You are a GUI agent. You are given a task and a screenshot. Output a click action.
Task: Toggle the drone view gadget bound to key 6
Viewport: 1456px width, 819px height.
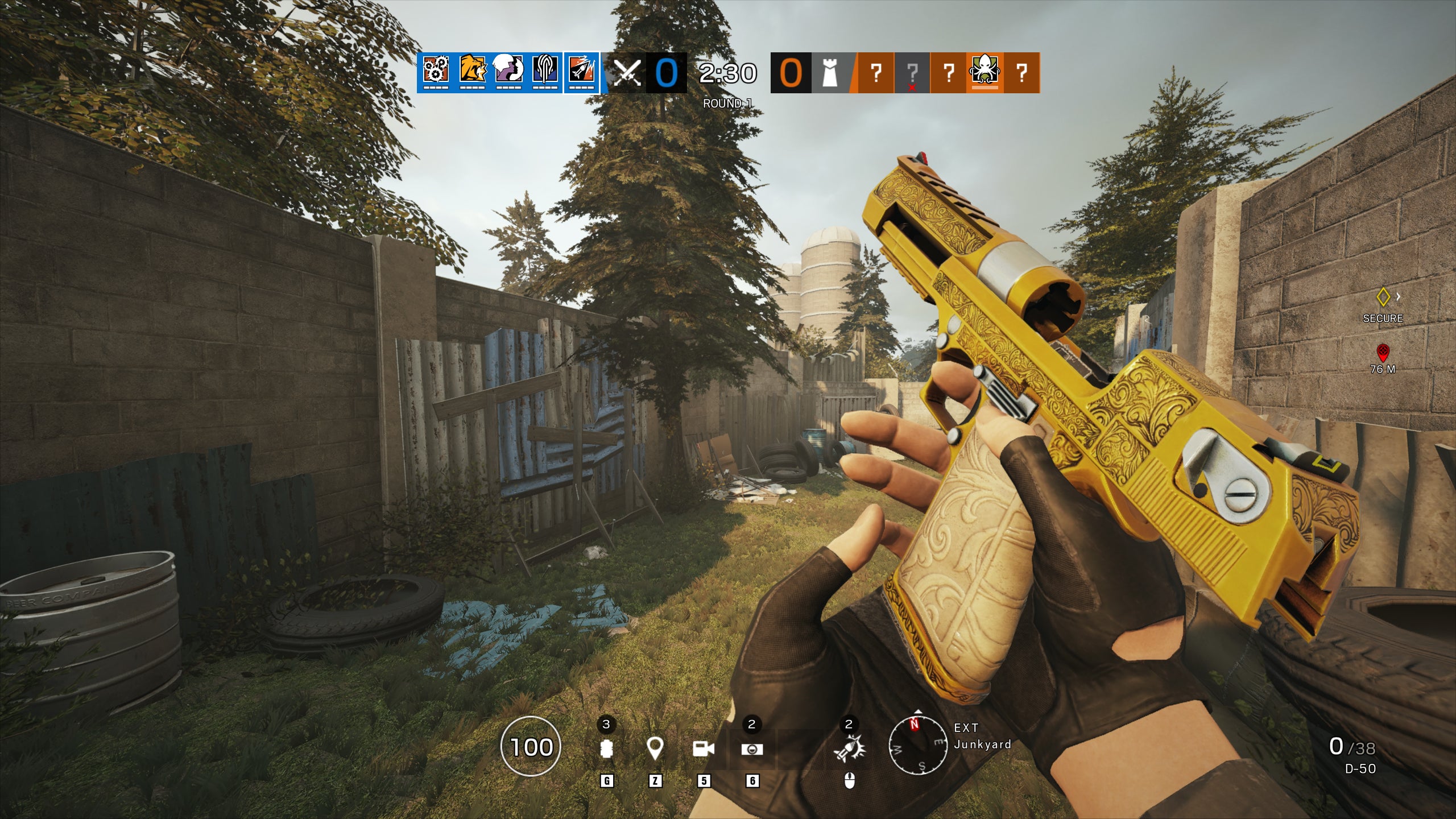coord(752,750)
